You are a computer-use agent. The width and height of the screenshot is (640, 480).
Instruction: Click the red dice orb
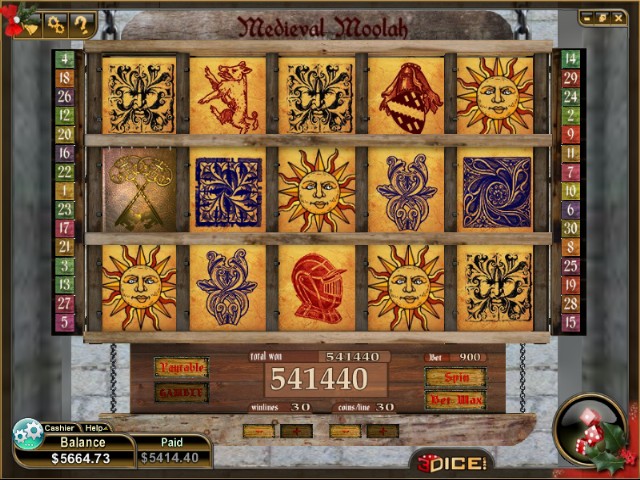pos(588,430)
